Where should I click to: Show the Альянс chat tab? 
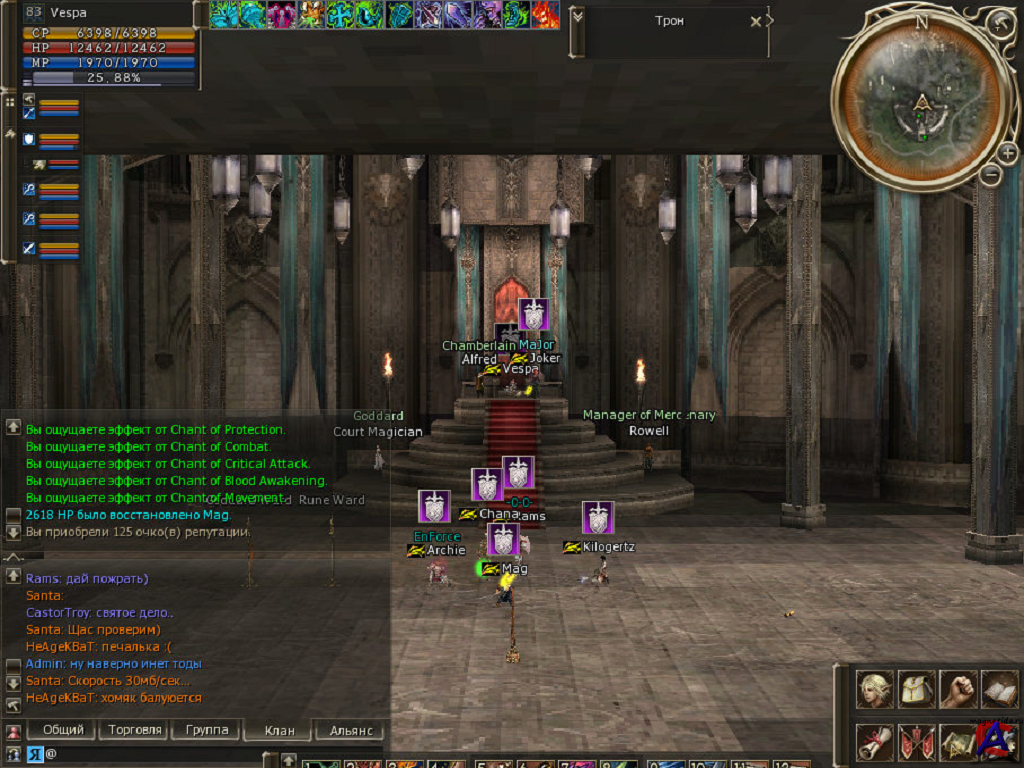click(350, 731)
